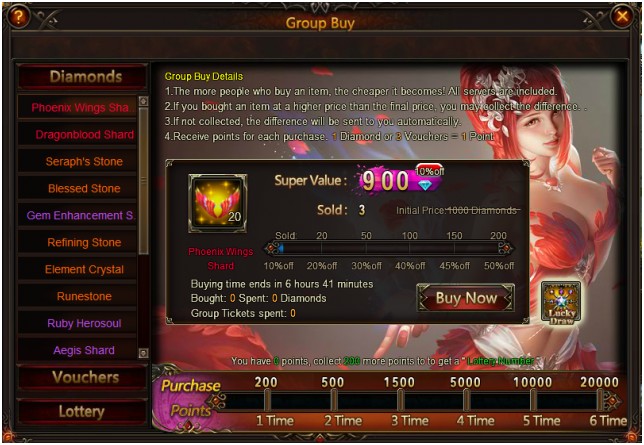Viewport: 644px width, 445px height.
Task: Select Phoenix Wings Shard in the item list
Action: pos(80,107)
